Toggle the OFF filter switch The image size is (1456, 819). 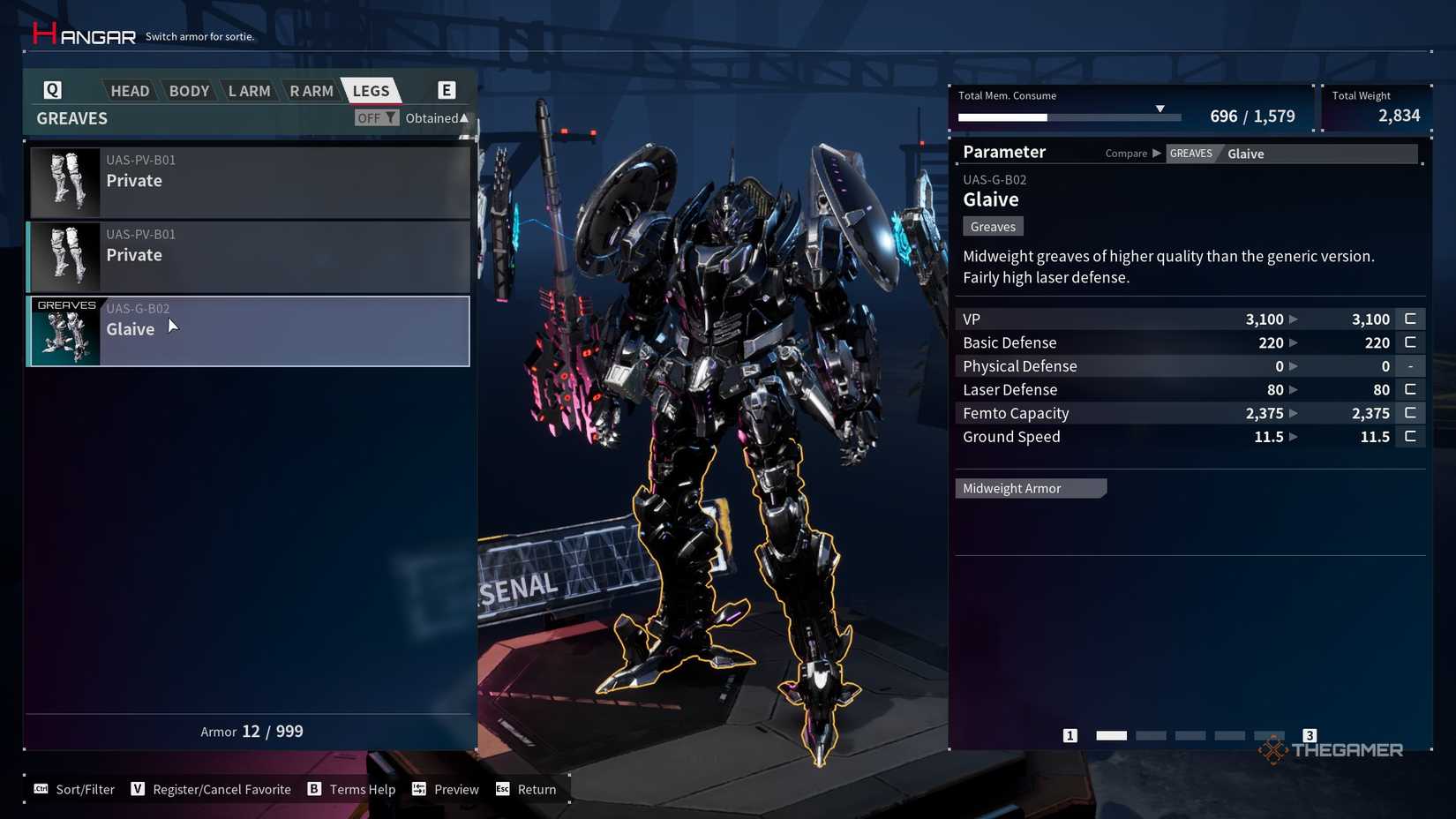coord(376,117)
